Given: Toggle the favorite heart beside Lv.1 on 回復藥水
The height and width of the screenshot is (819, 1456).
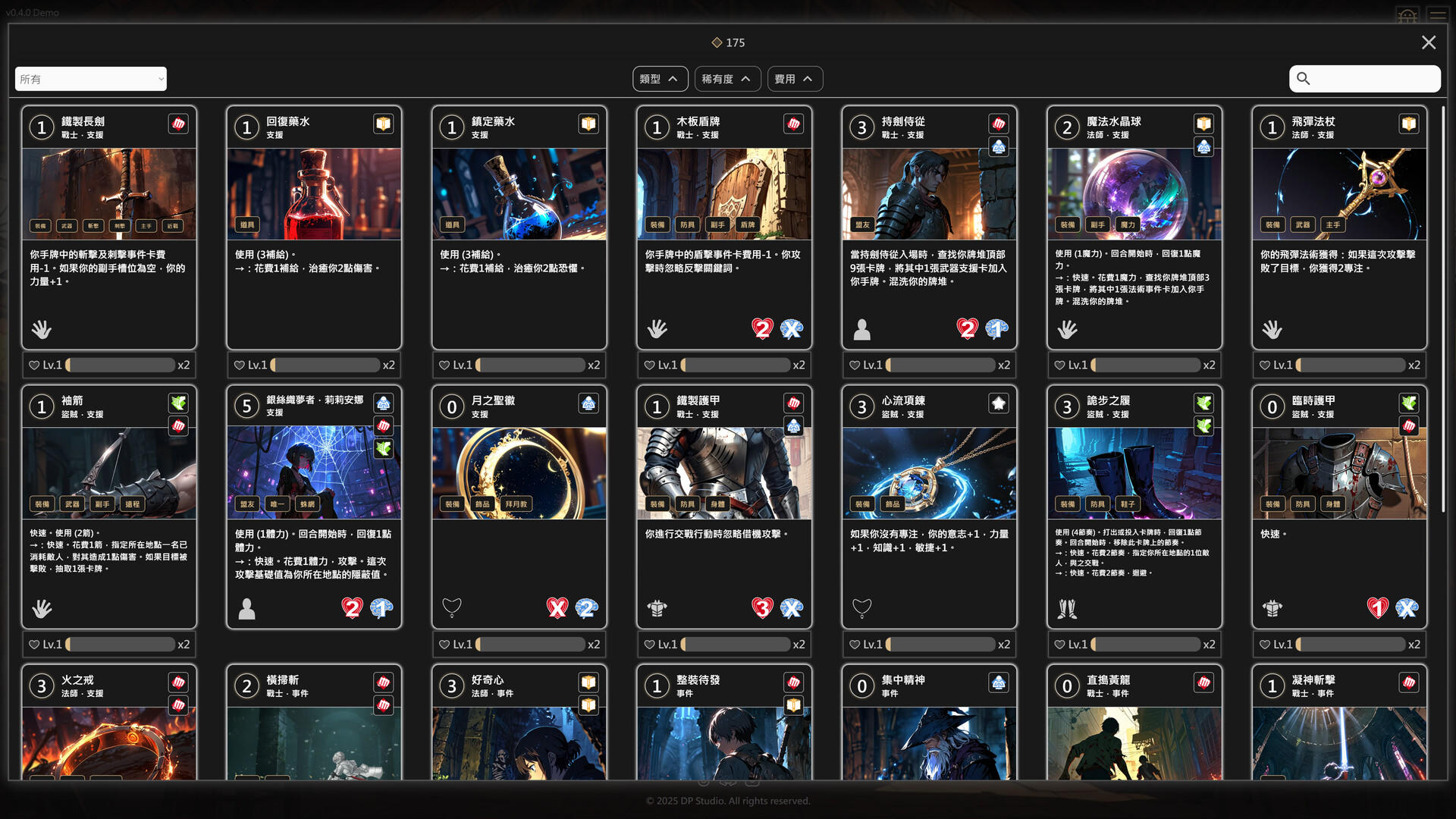Looking at the screenshot, I should [238, 365].
